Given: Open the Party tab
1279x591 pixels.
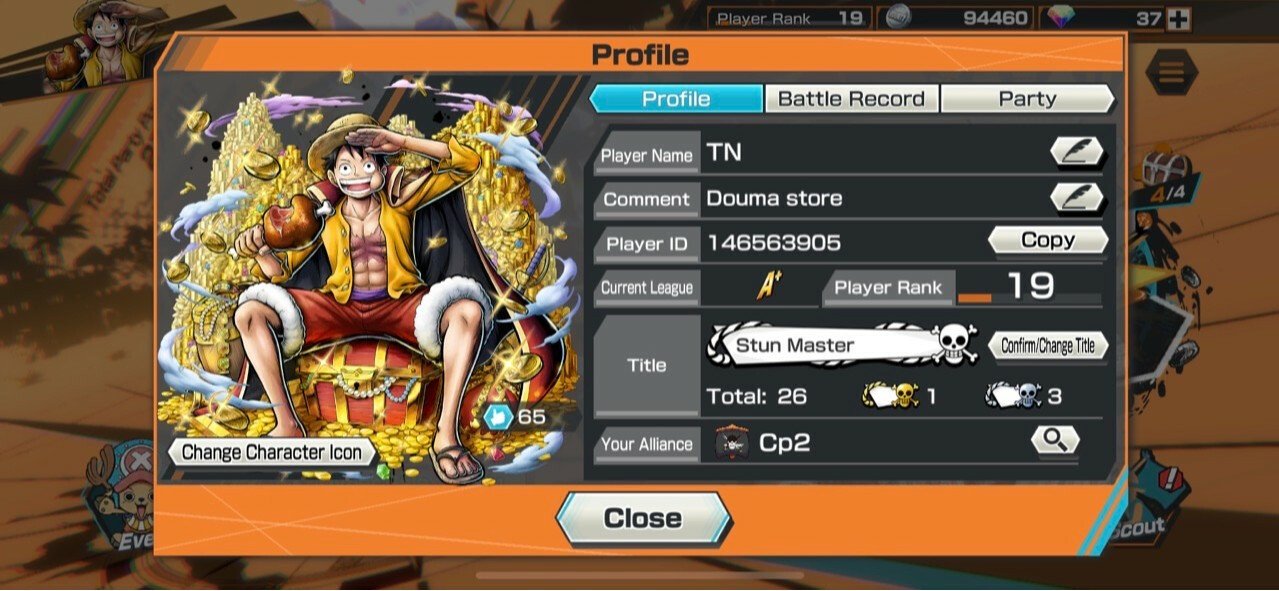Looking at the screenshot, I should 1027,99.
